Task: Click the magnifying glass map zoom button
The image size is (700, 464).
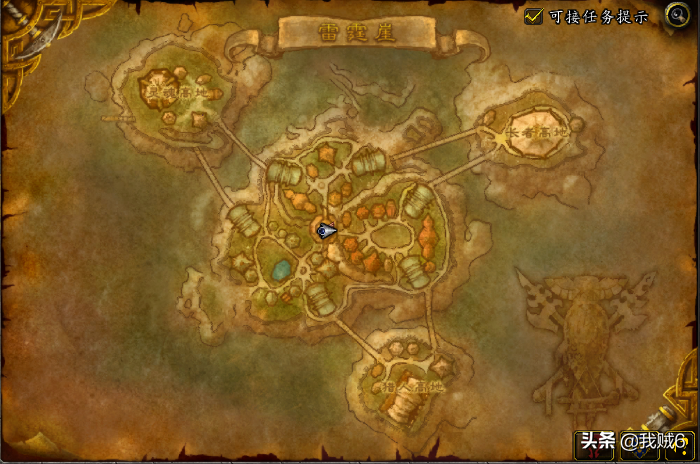Action: tap(674, 15)
